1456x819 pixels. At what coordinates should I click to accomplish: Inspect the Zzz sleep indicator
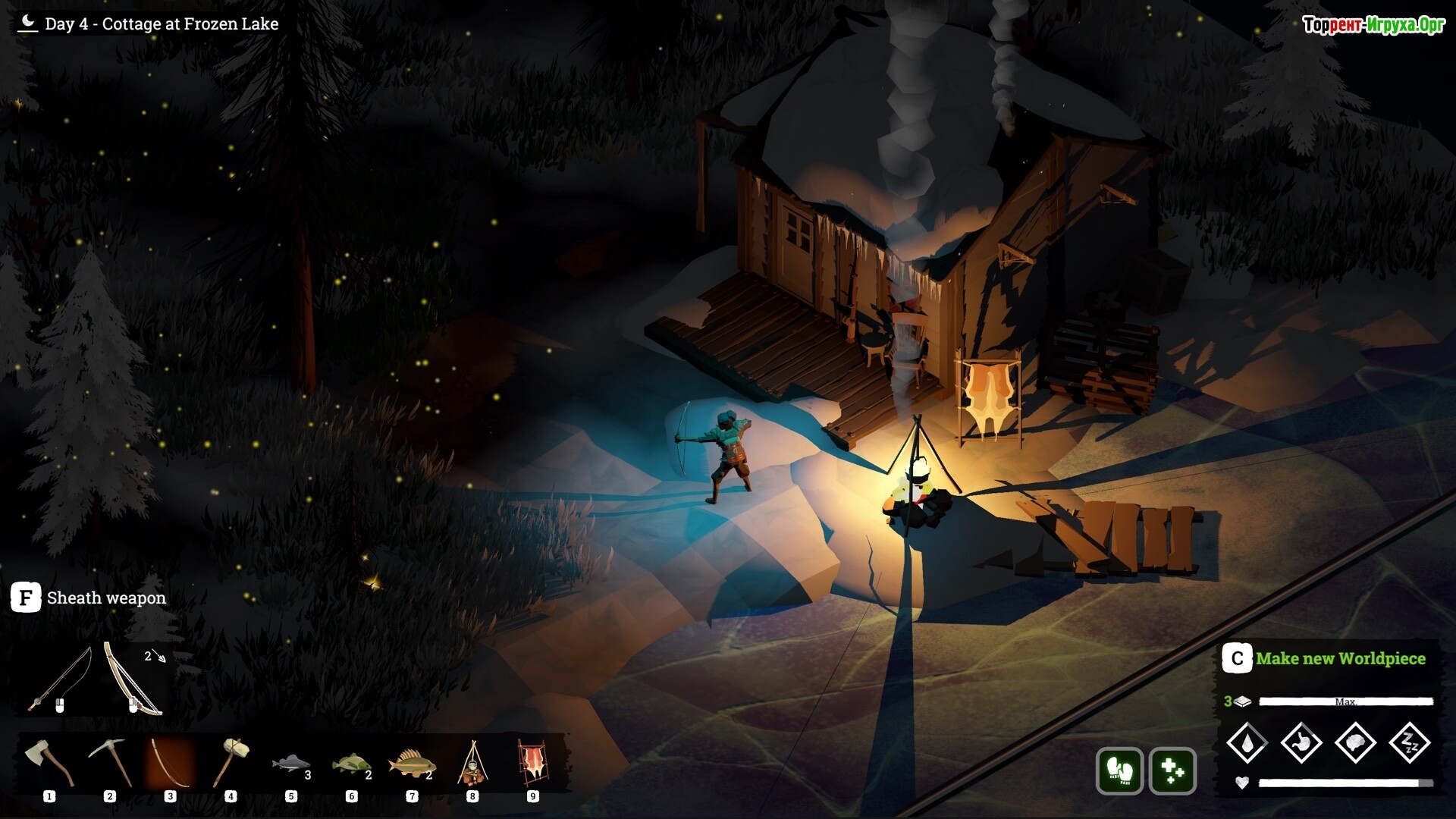pos(1410,742)
